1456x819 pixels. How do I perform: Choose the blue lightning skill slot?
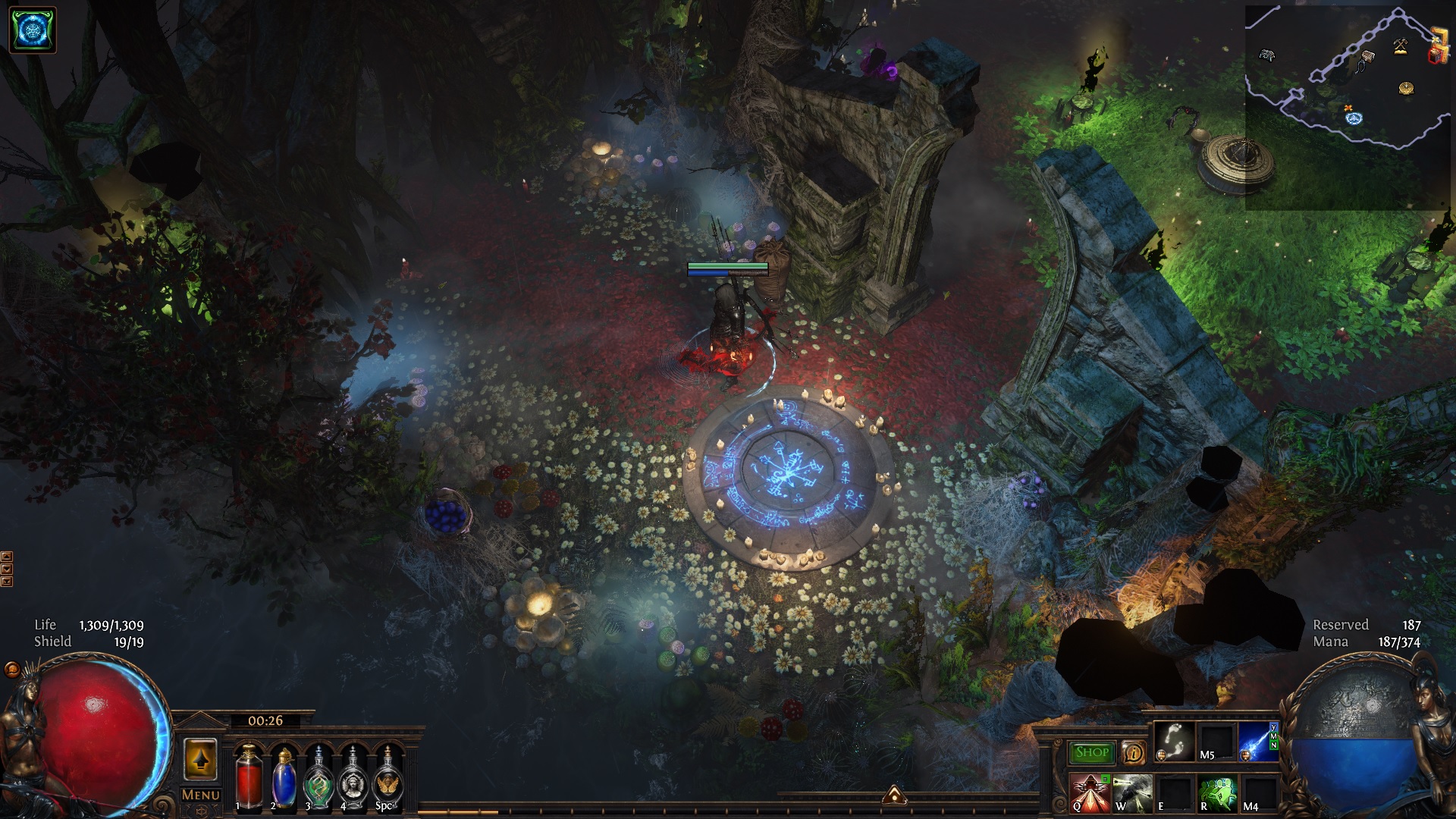(1257, 741)
